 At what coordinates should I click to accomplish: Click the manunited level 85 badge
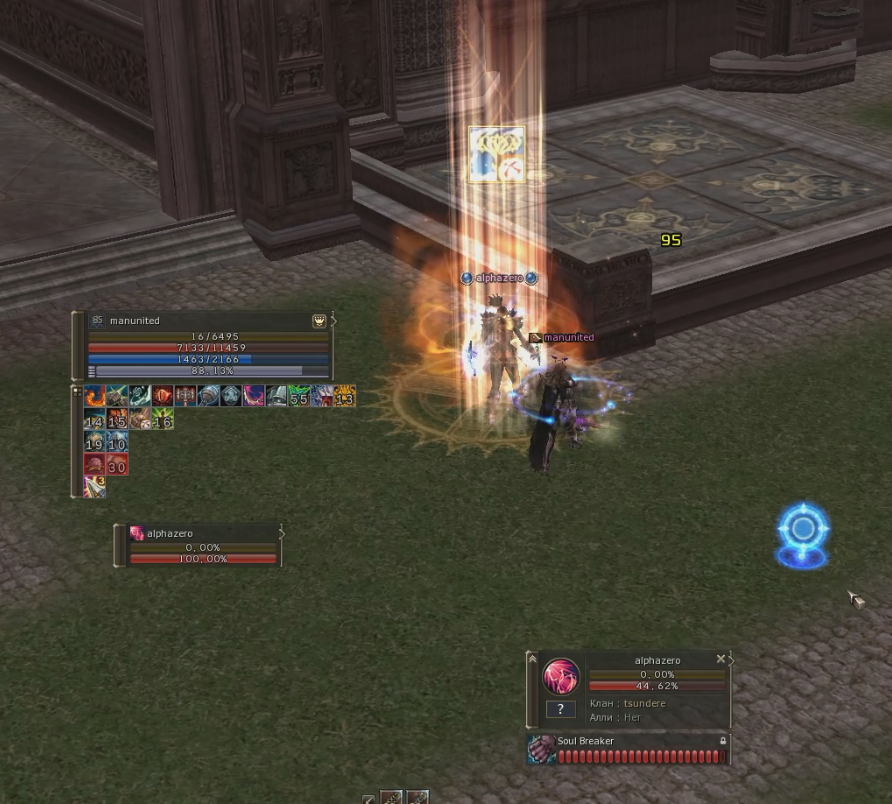pyautogui.click(x=97, y=321)
